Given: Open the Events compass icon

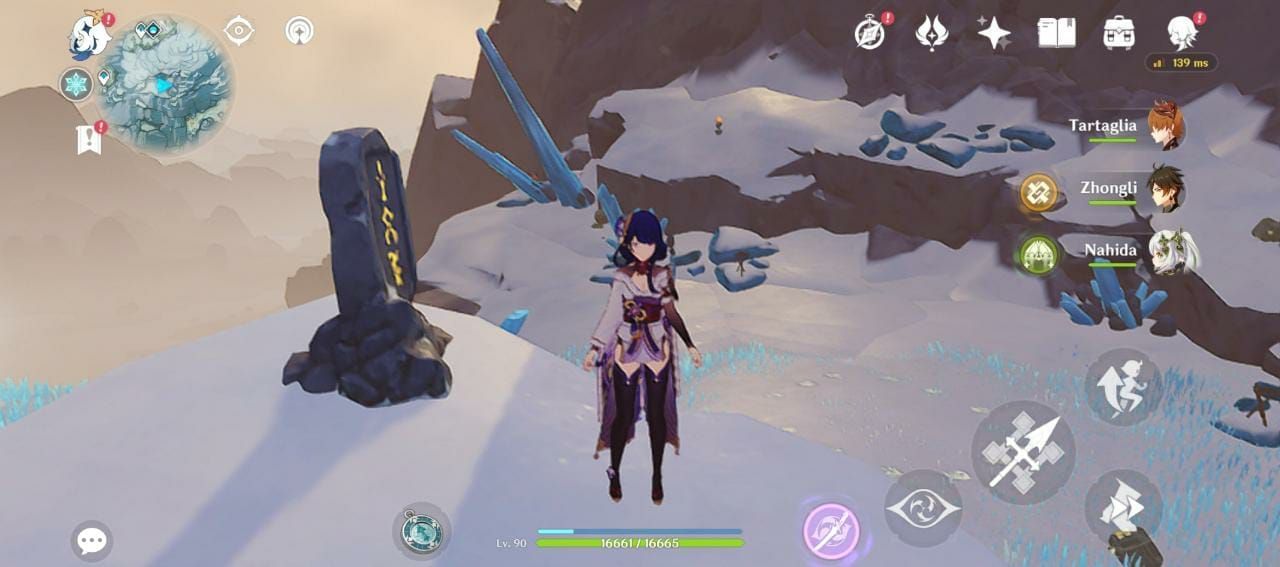Looking at the screenshot, I should pyautogui.click(x=870, y=33).
